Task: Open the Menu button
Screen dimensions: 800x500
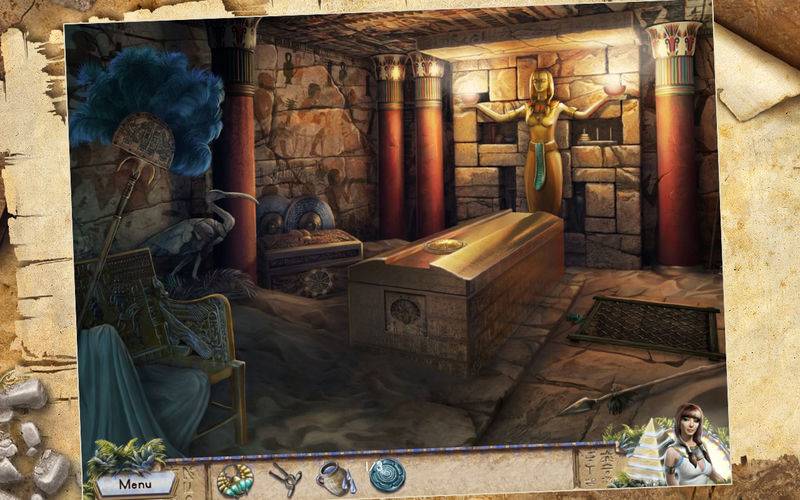Action: (x=136, y=484)
